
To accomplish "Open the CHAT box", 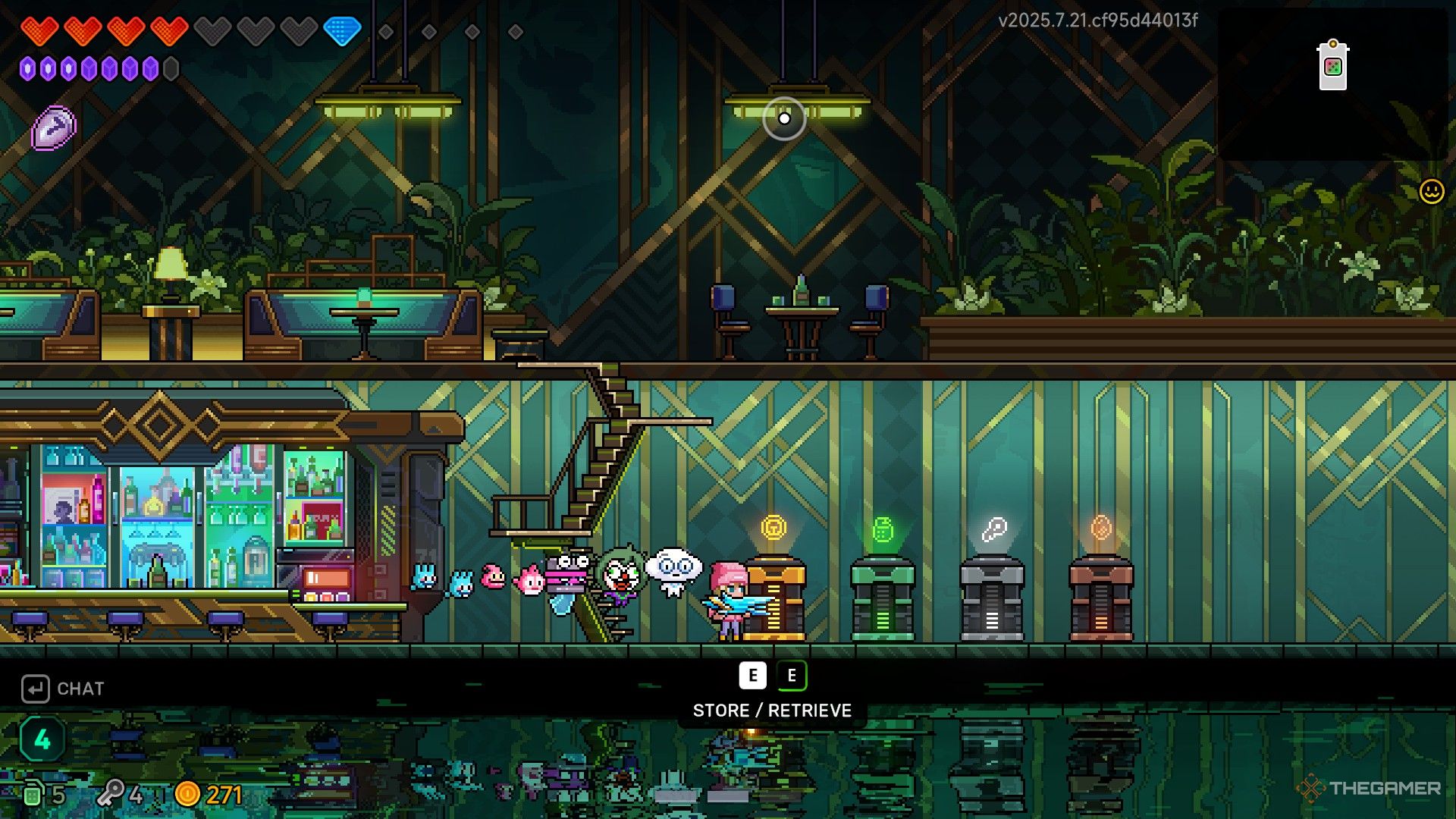I will click(64, 689).
